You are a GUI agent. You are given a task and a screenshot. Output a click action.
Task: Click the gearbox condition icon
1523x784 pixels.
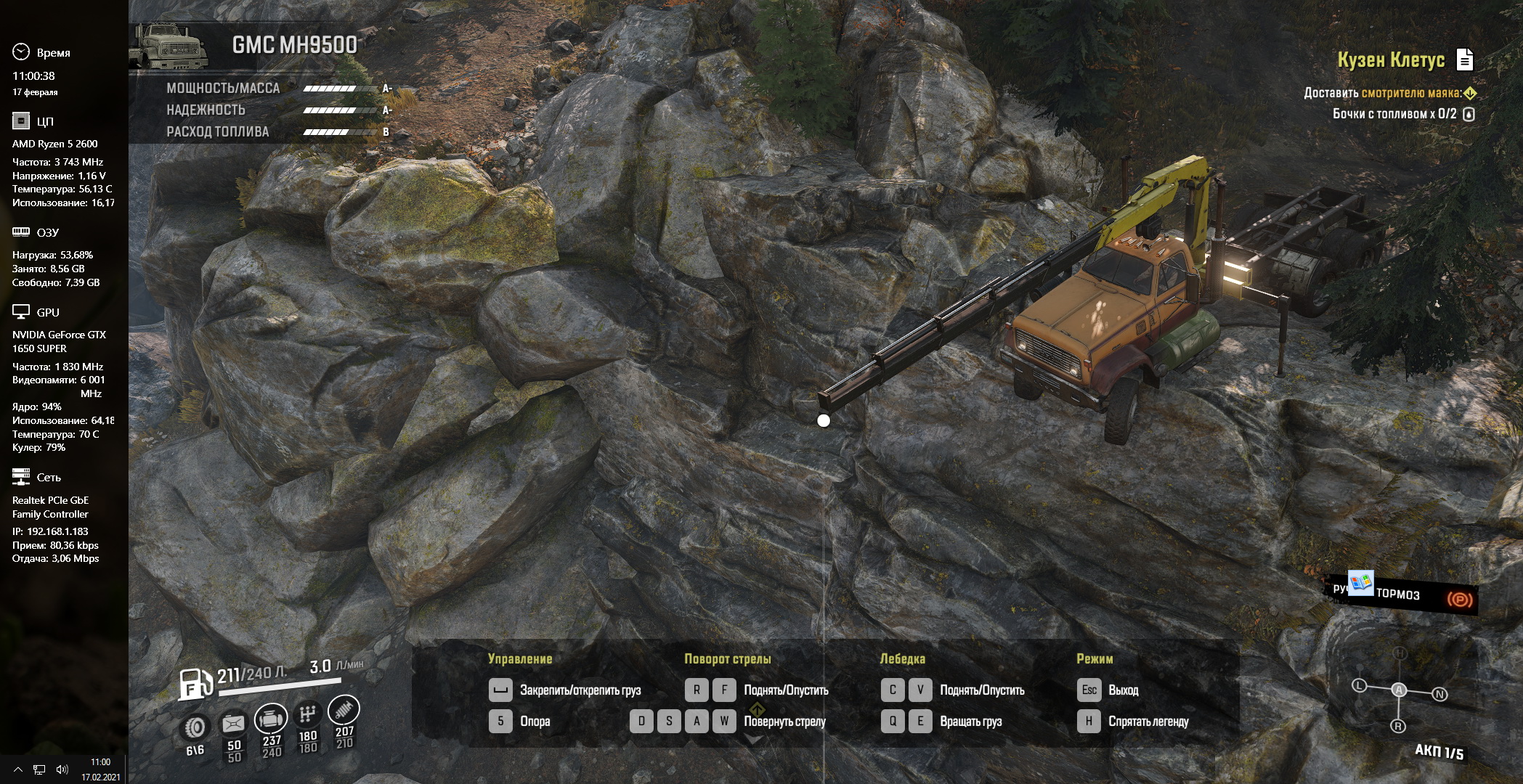[308, 714]
